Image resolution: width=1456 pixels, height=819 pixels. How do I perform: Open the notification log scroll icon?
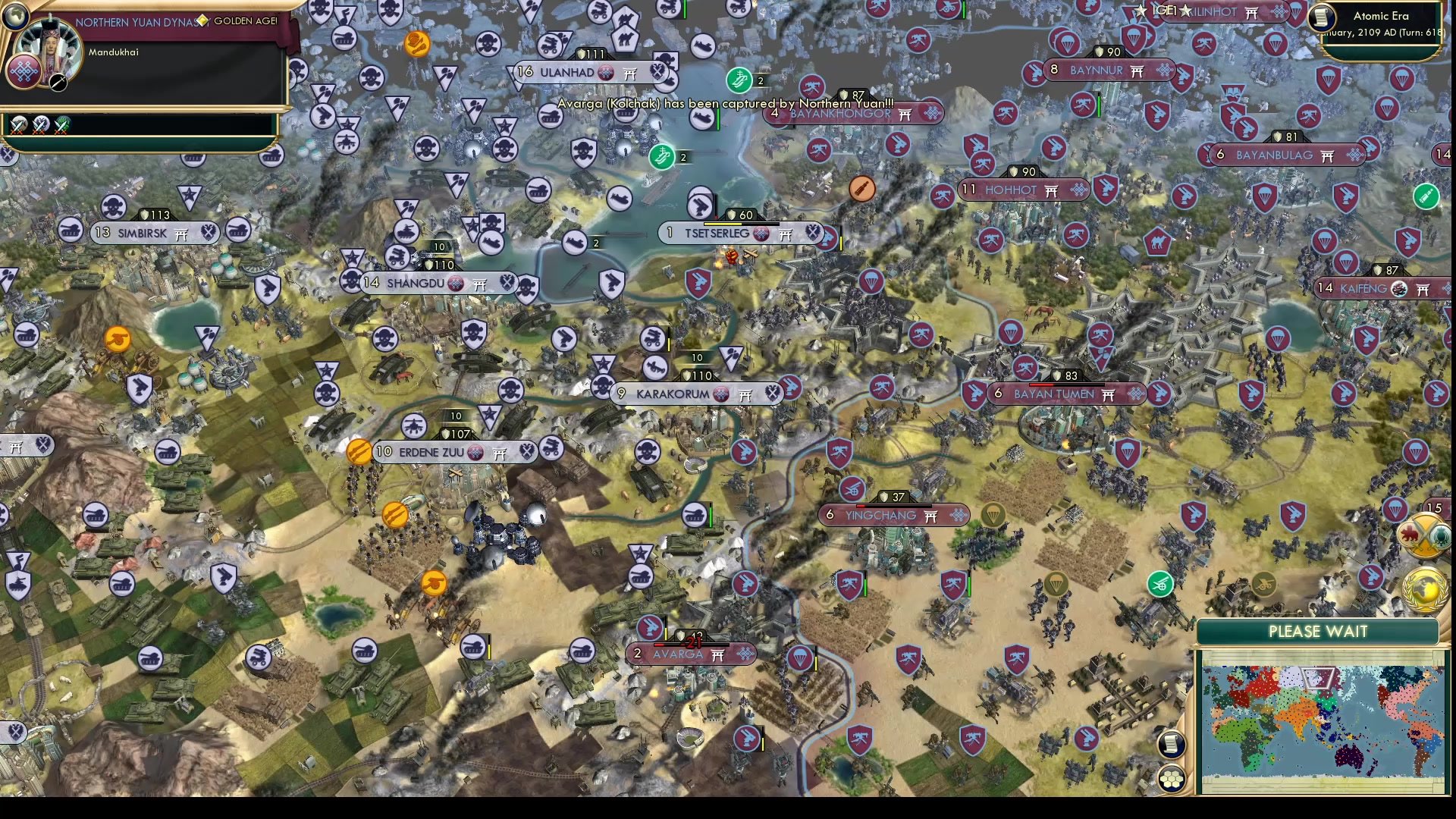click(x=1170, y=744)
